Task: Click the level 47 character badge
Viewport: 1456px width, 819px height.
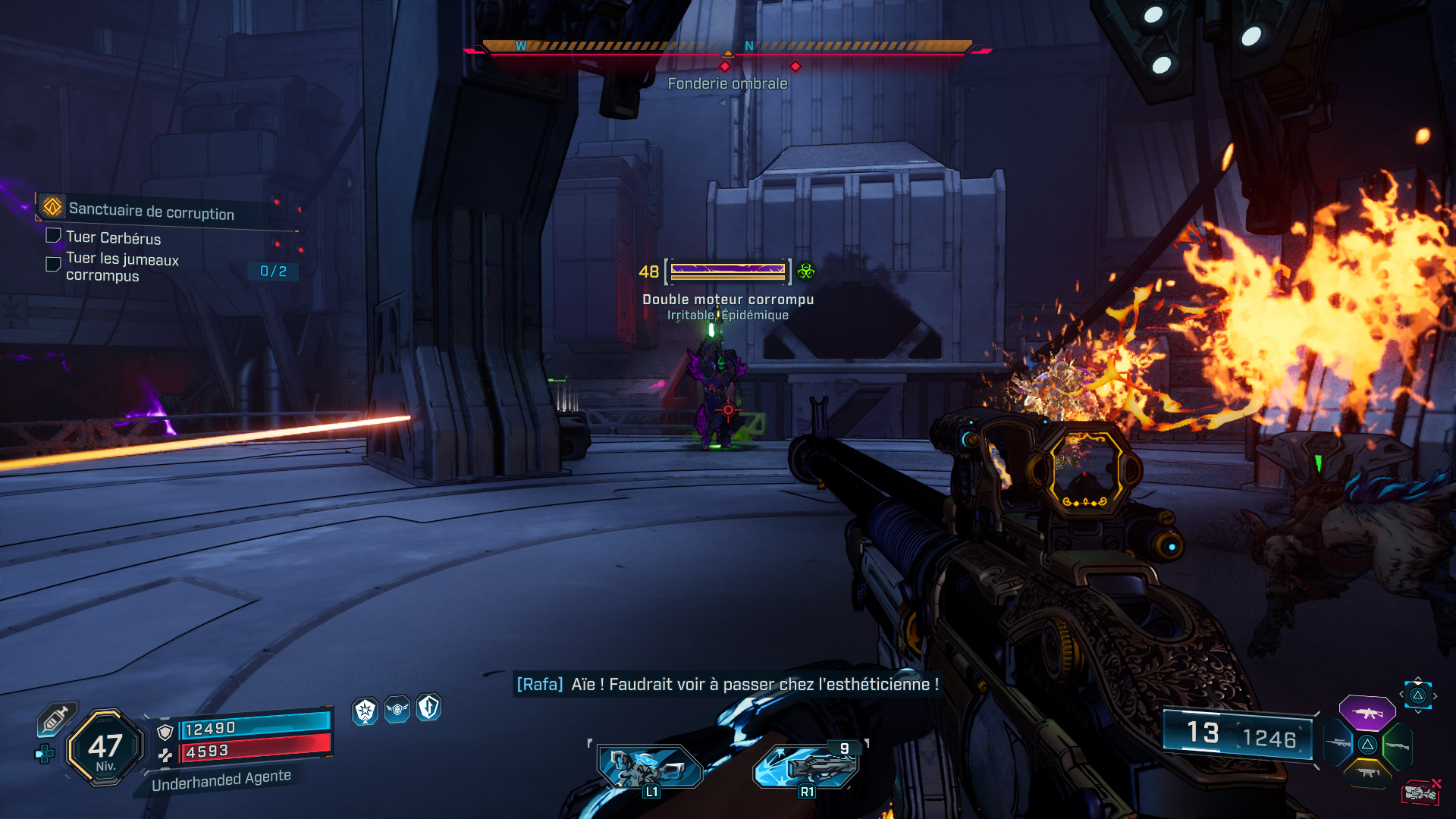Action: (105, 748)
